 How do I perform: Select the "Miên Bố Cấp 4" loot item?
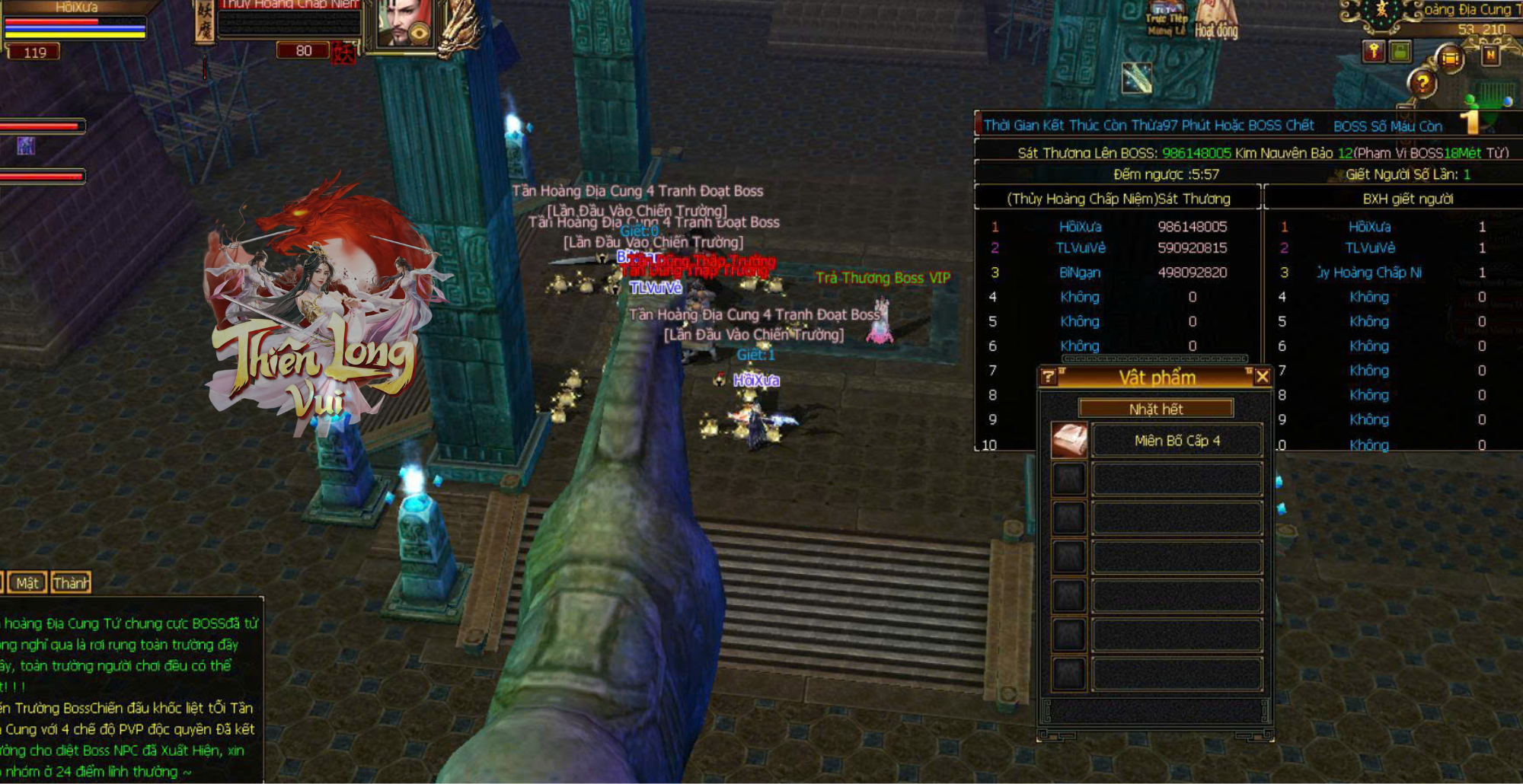coord(1177,441)
